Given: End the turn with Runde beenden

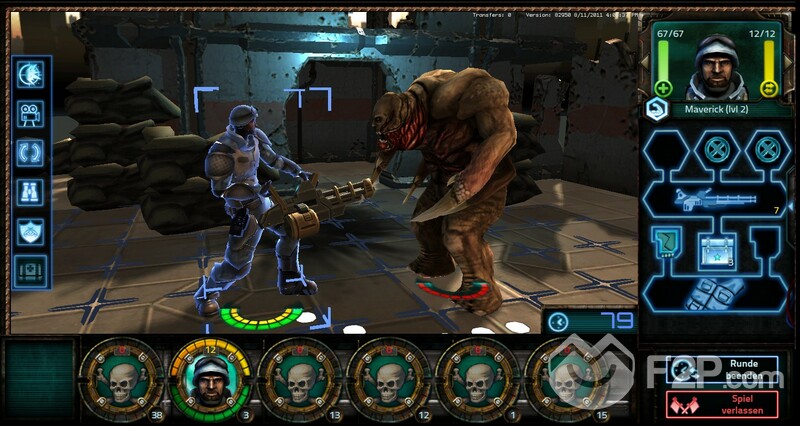Looking at the screenshot, I should (722, 370).
